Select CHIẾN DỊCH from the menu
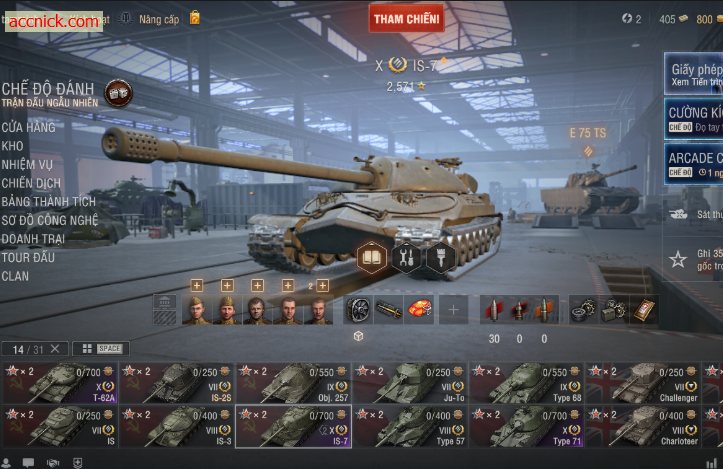Viewport: 723px width, 469px height. (x=32, y=183)
